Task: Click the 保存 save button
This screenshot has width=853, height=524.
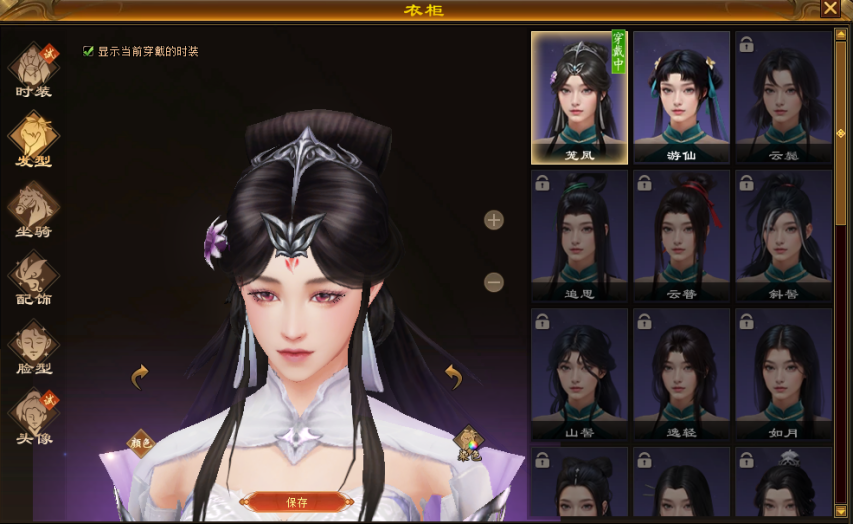Action: [297, 502]
